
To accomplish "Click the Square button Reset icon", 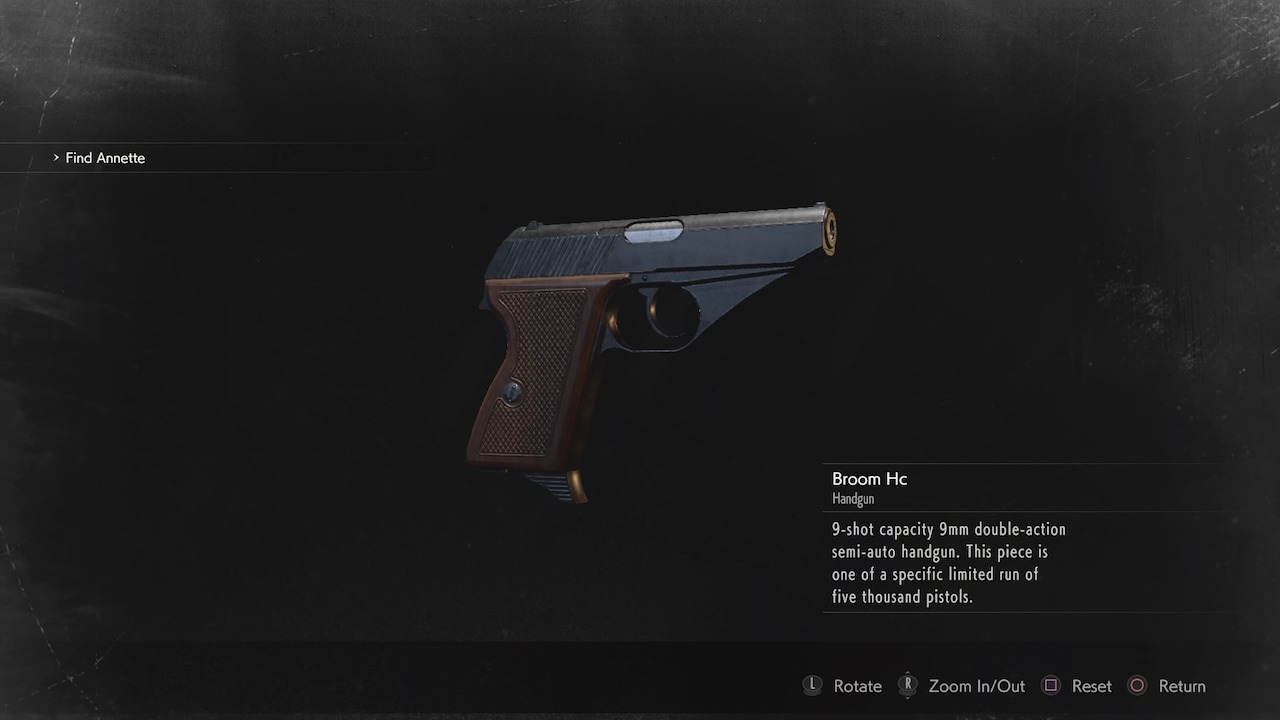I will (1050, 686).
